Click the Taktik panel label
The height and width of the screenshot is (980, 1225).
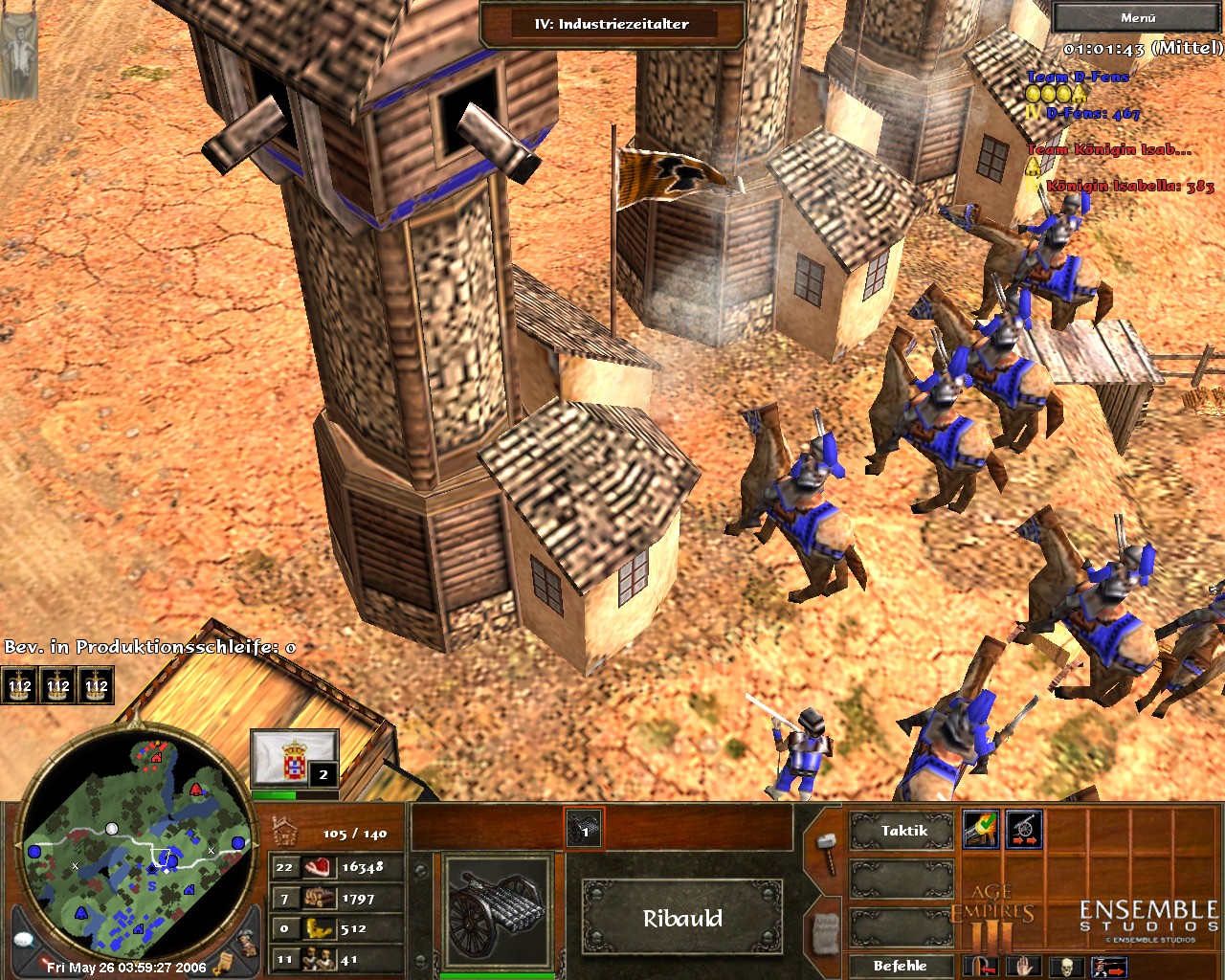902,831
